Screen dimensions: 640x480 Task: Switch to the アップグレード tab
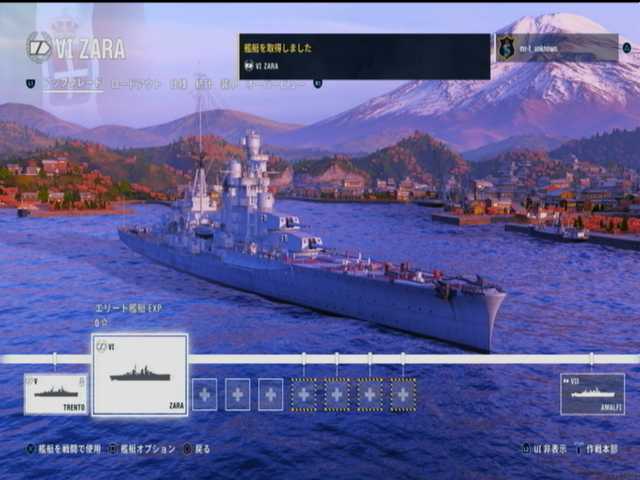coord(72,84)
